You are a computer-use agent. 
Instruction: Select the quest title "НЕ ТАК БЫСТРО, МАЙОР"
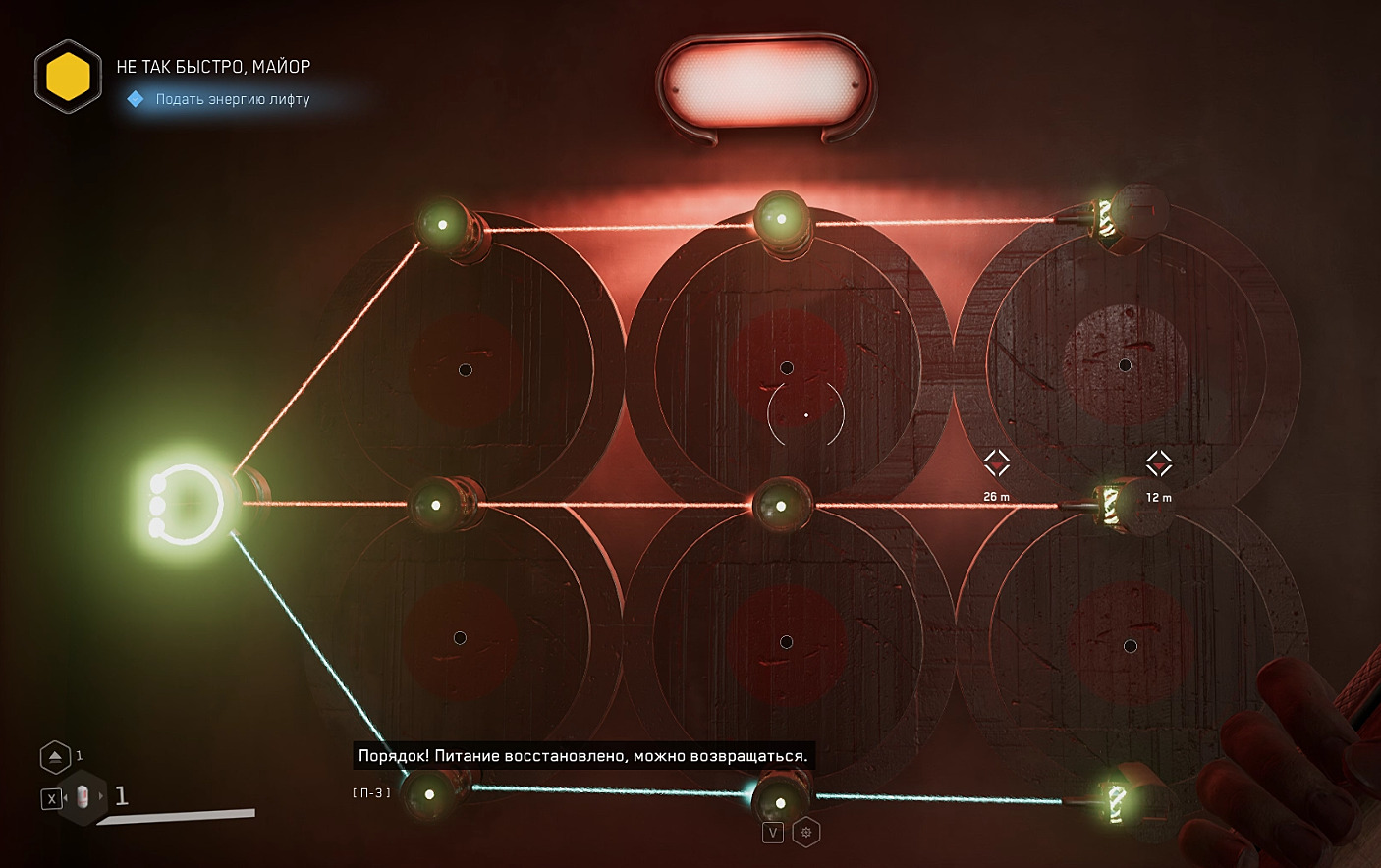click(213, 67)
